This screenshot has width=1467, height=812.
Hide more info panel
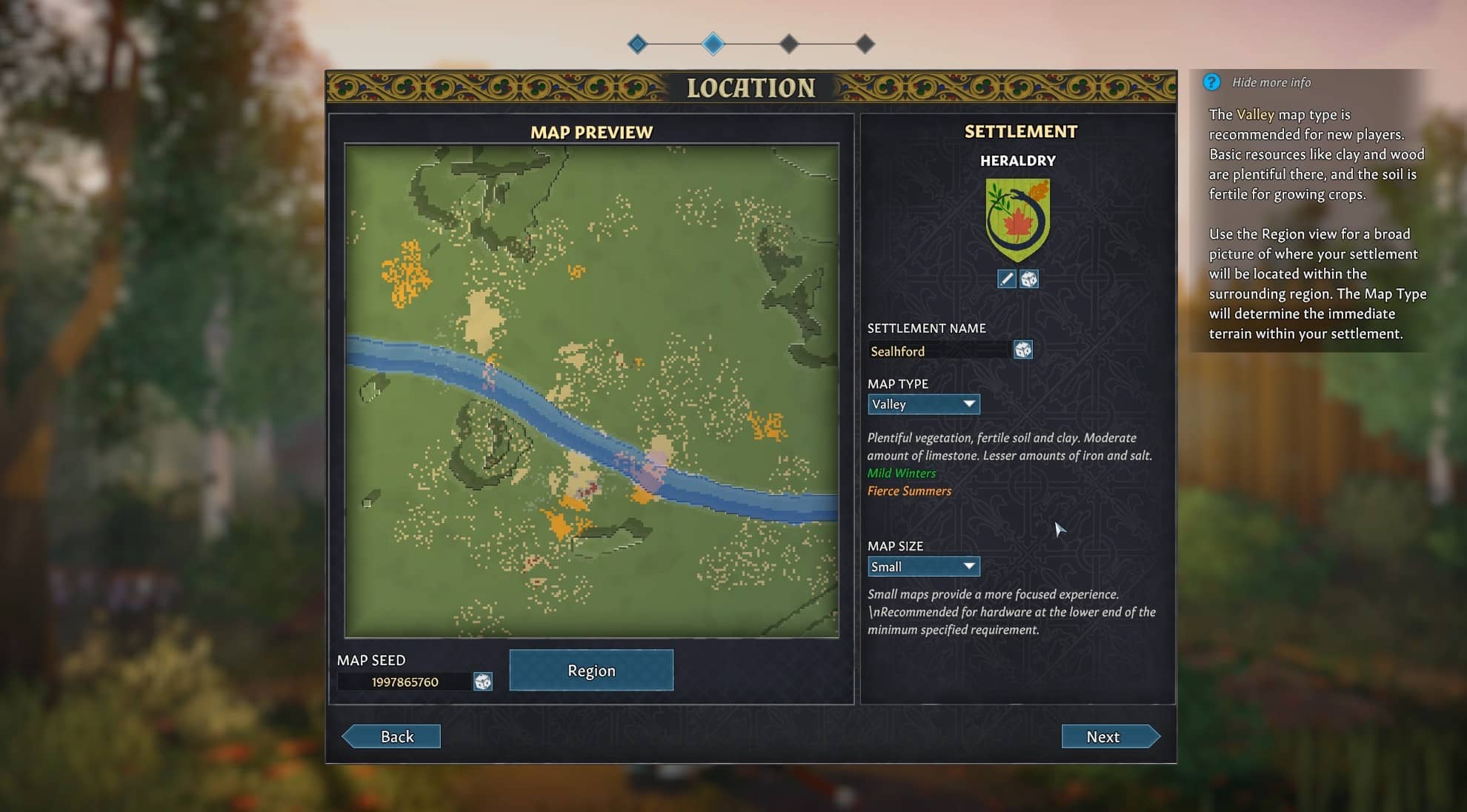pos(1271,82)
